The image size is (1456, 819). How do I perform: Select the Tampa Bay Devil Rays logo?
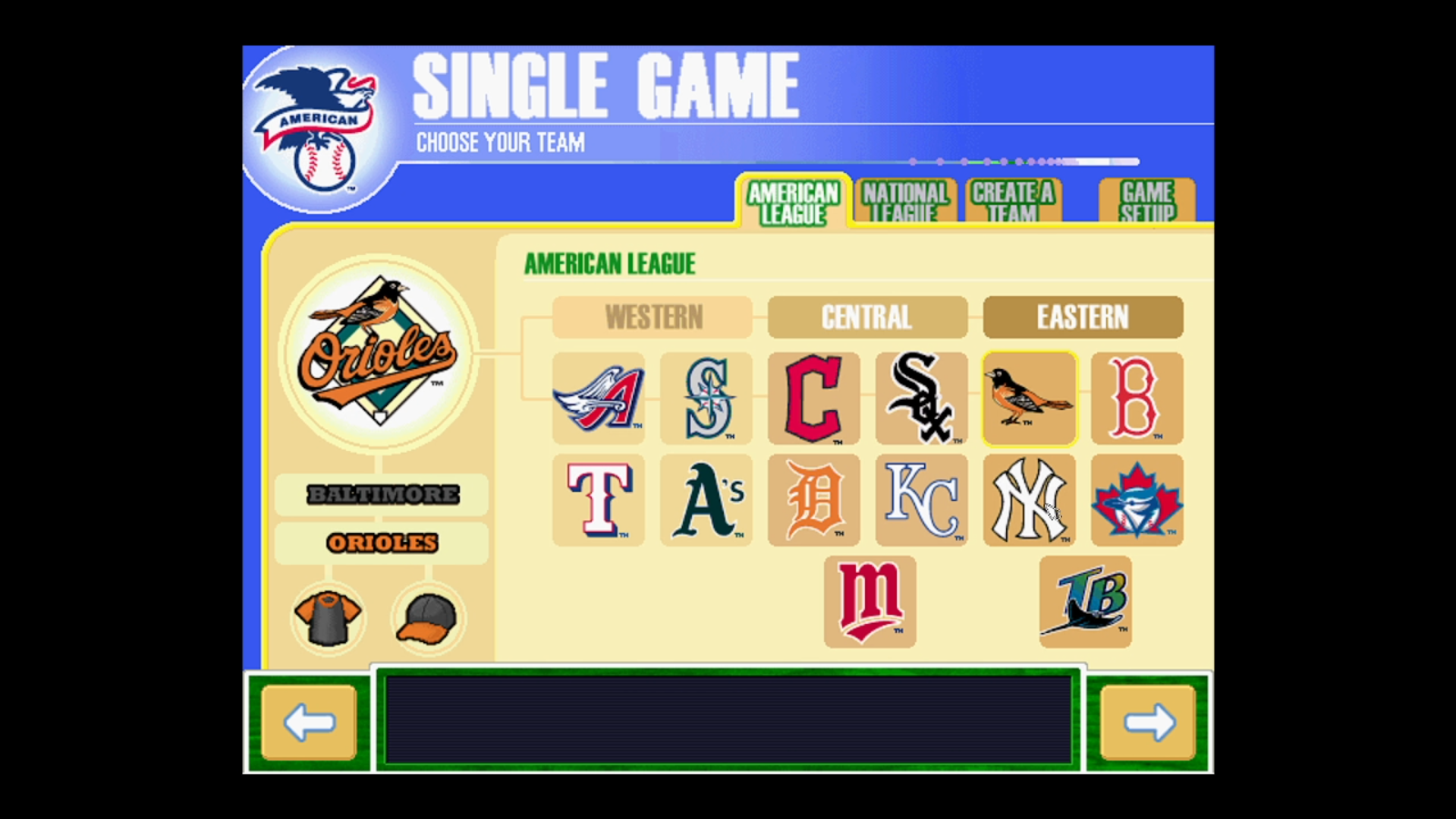(1085, 601)
